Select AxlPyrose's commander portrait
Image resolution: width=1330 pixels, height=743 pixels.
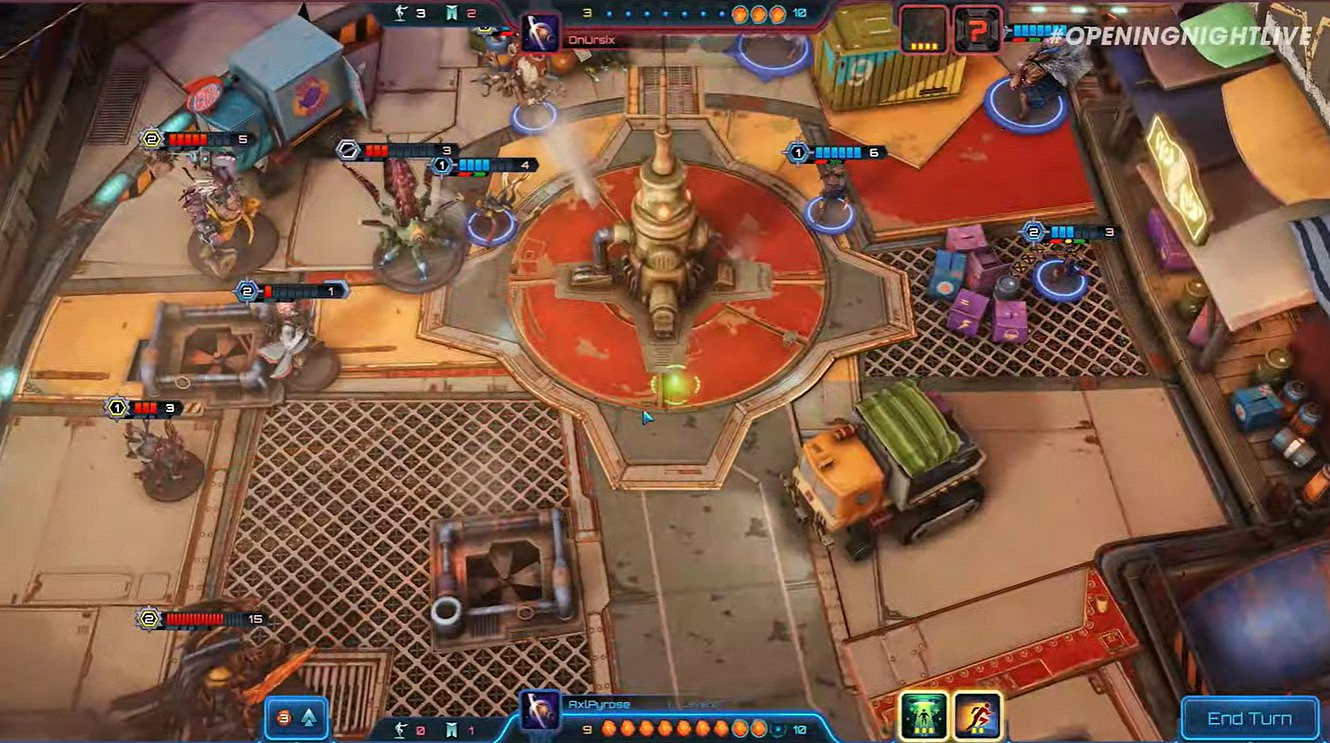tap(538, 713)
